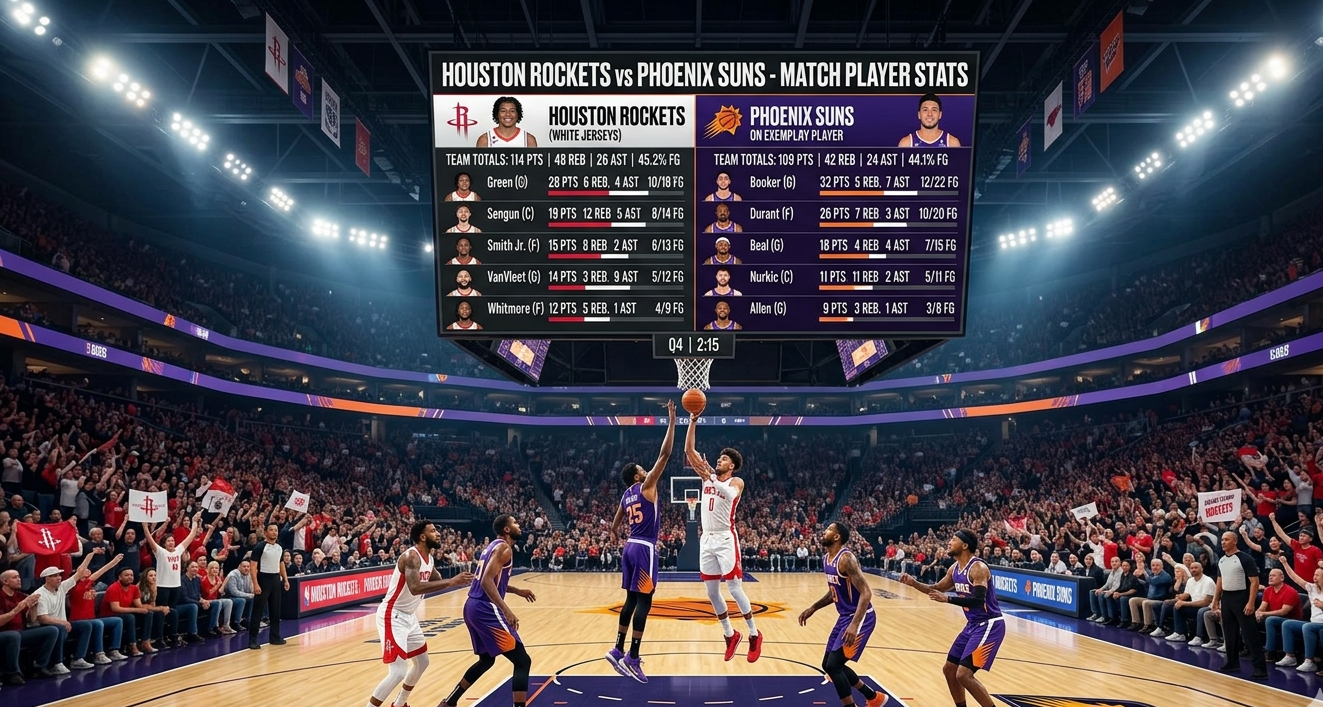Open Allen's player row

click(832, 309)
